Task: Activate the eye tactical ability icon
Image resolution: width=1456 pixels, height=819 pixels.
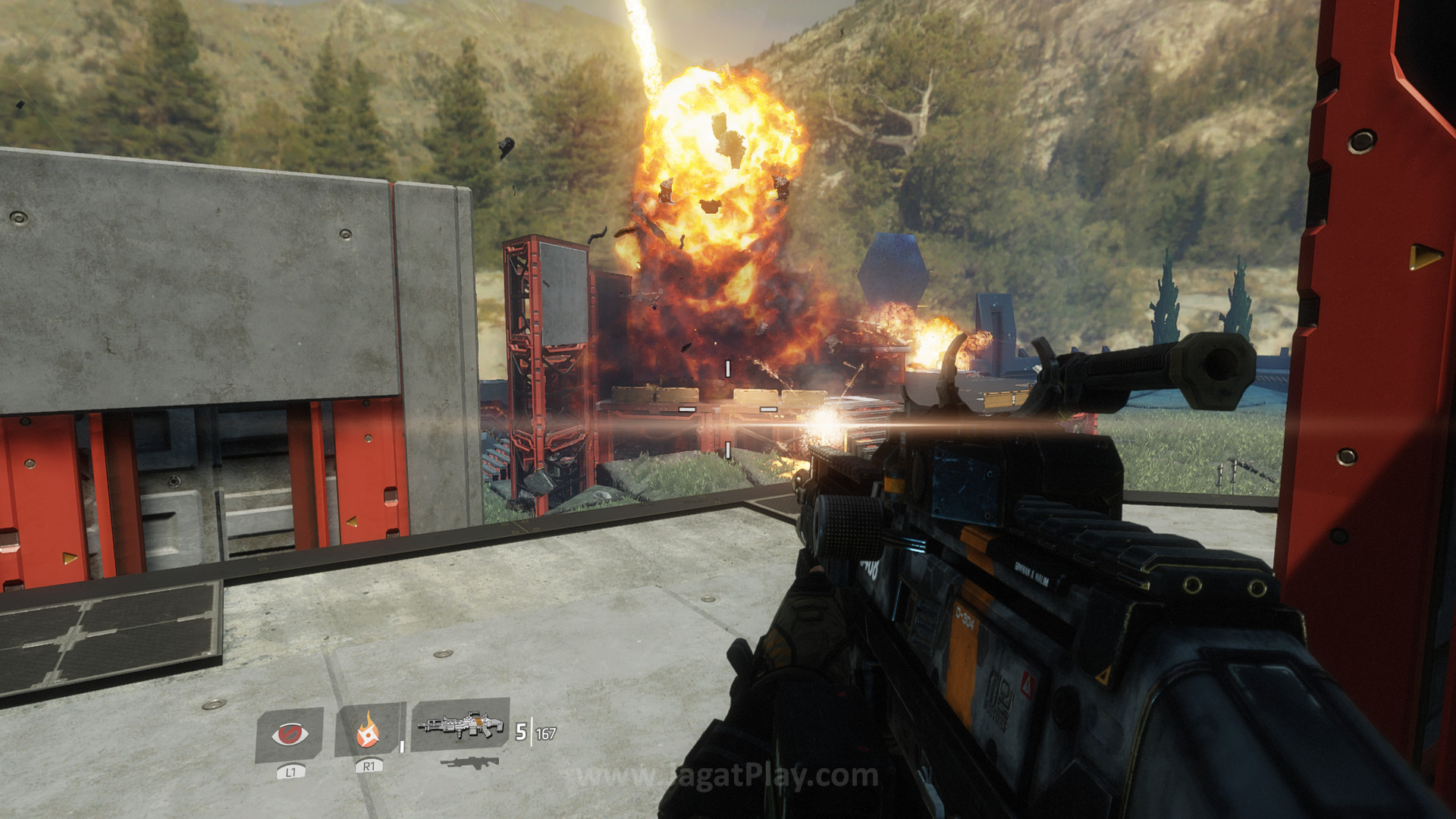Action: click(290, 734)
